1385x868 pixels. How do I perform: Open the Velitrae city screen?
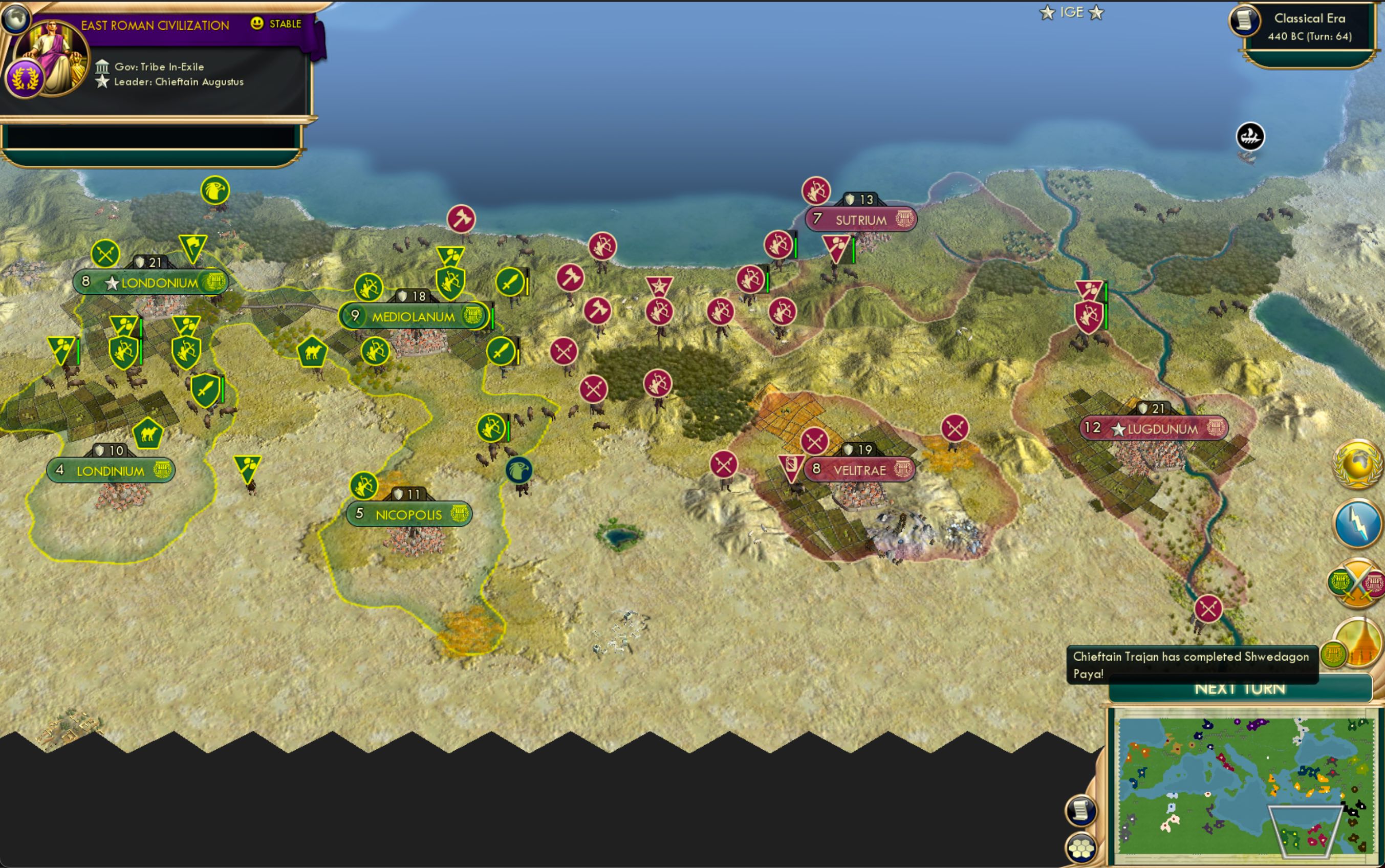860,469
